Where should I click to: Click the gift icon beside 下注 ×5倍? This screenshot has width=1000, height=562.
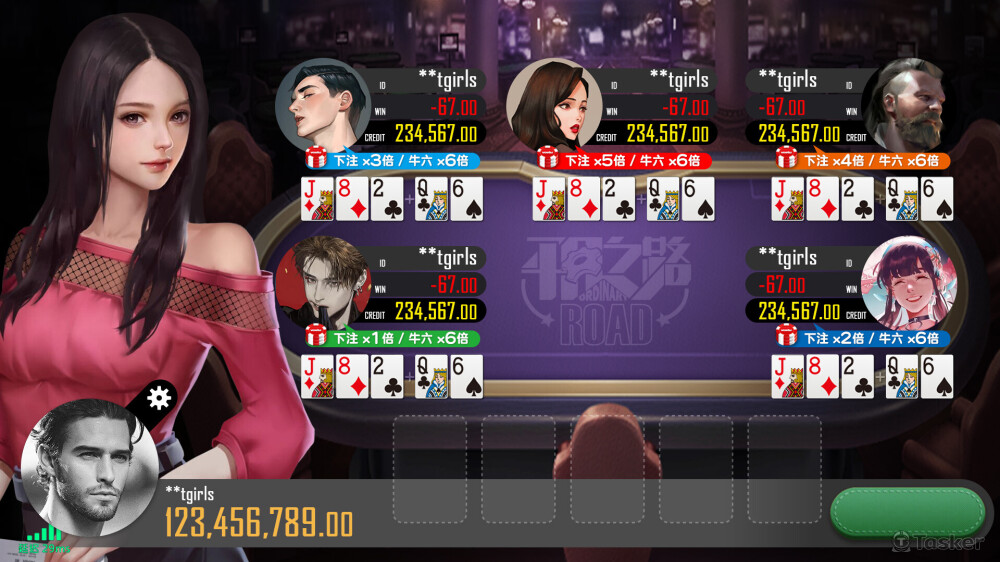click(548, 158)
